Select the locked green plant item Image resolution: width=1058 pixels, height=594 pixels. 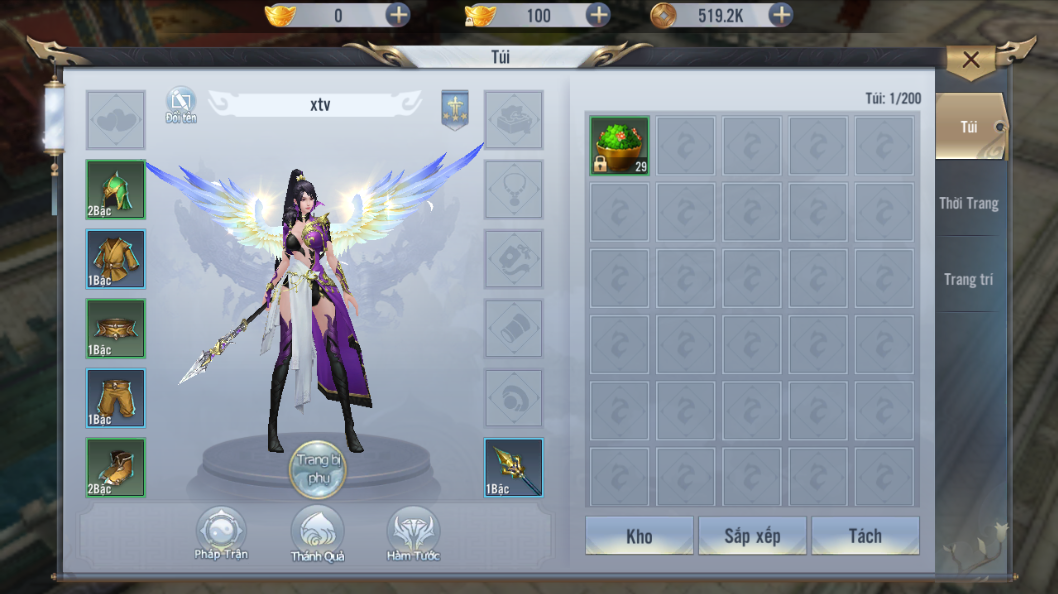point(619,146)
